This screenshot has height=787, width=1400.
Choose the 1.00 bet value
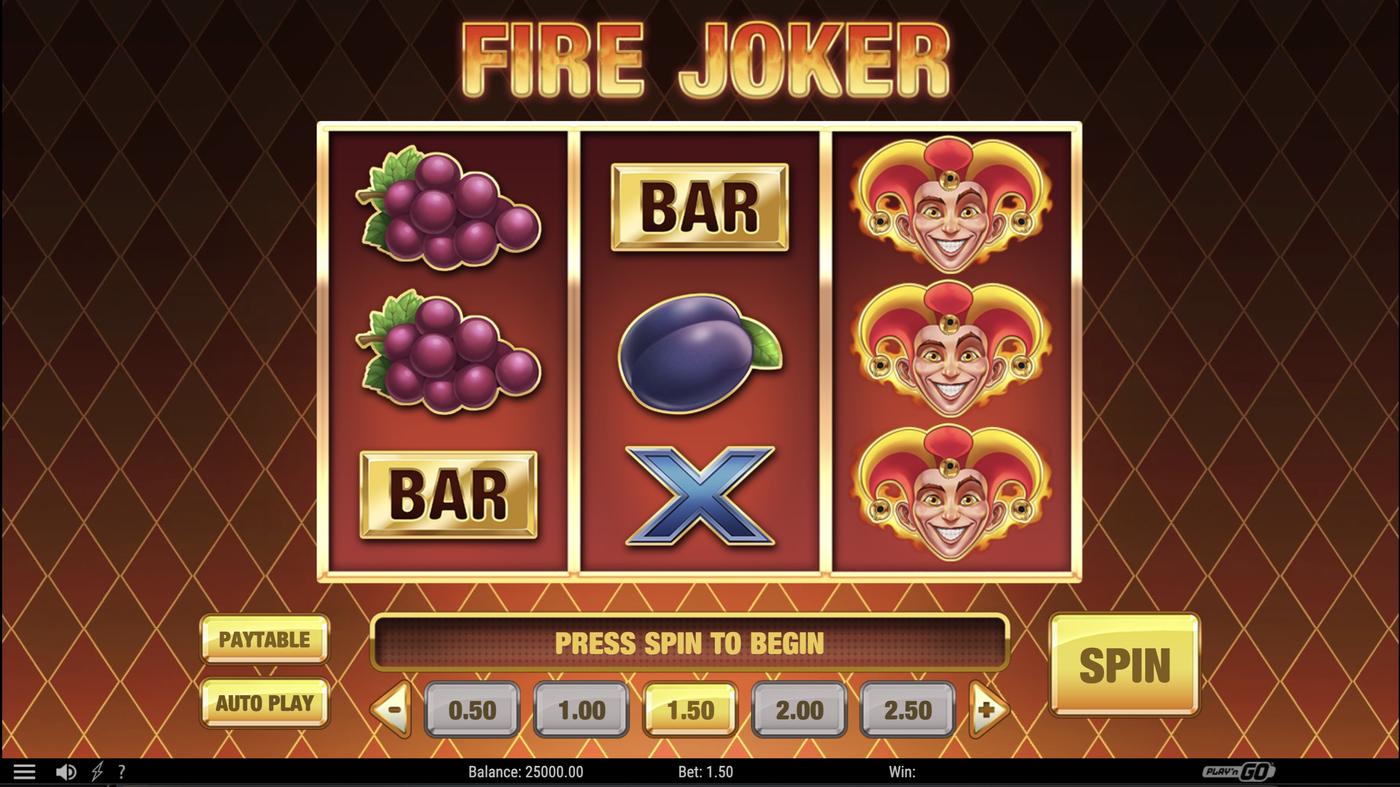pos(580,710)
